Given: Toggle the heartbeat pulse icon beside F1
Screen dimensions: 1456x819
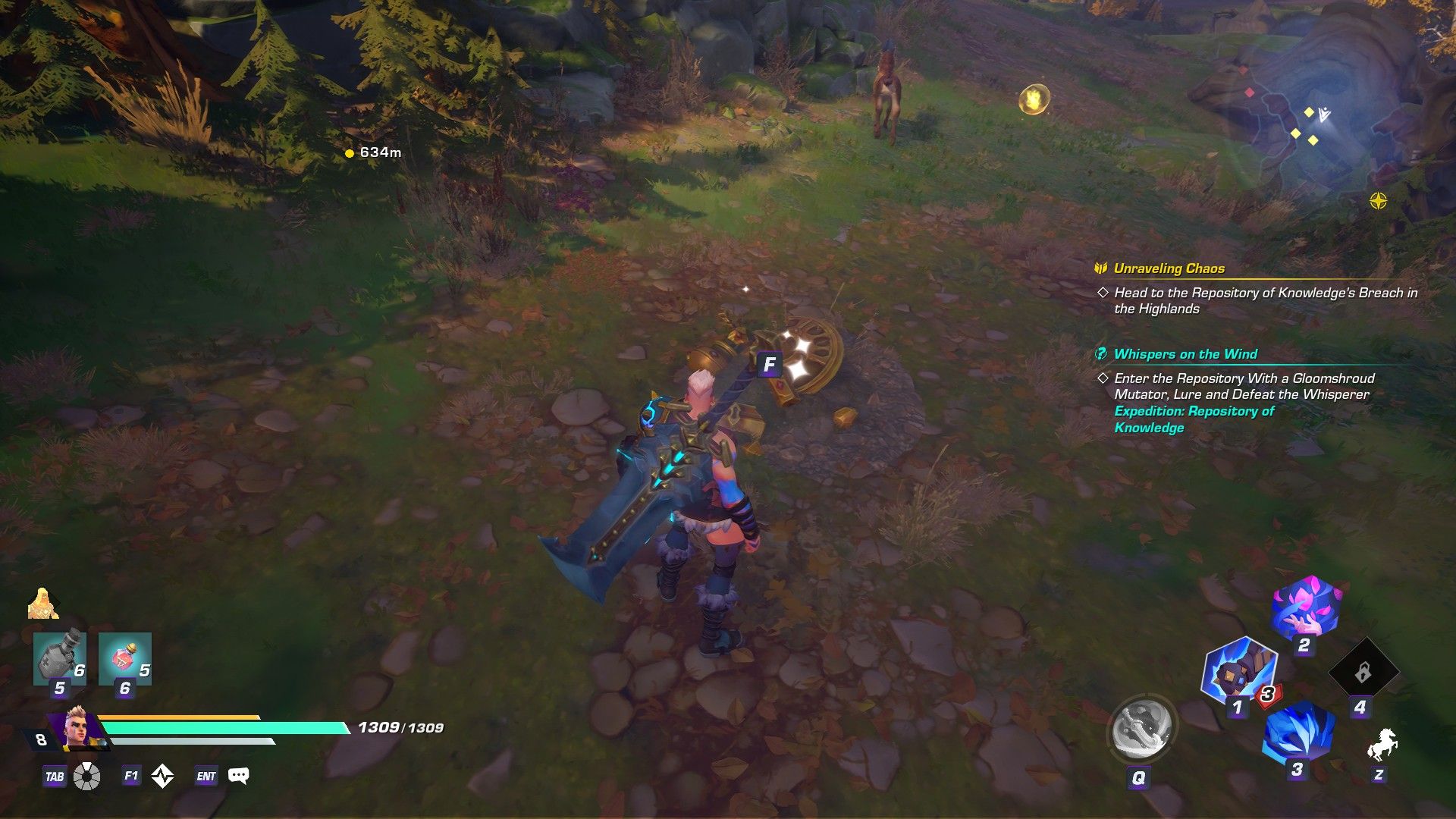Looking at the screenshot, I should click(x=162, y=776).
